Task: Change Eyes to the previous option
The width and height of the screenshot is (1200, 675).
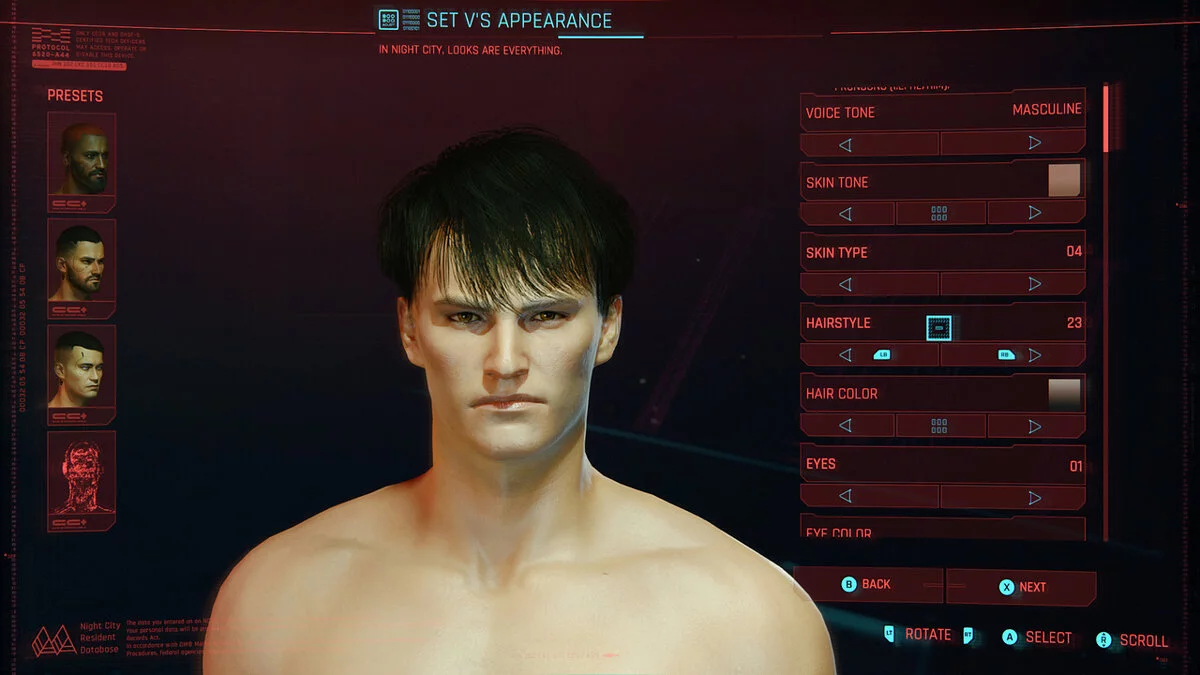Action: pos(845,497)
